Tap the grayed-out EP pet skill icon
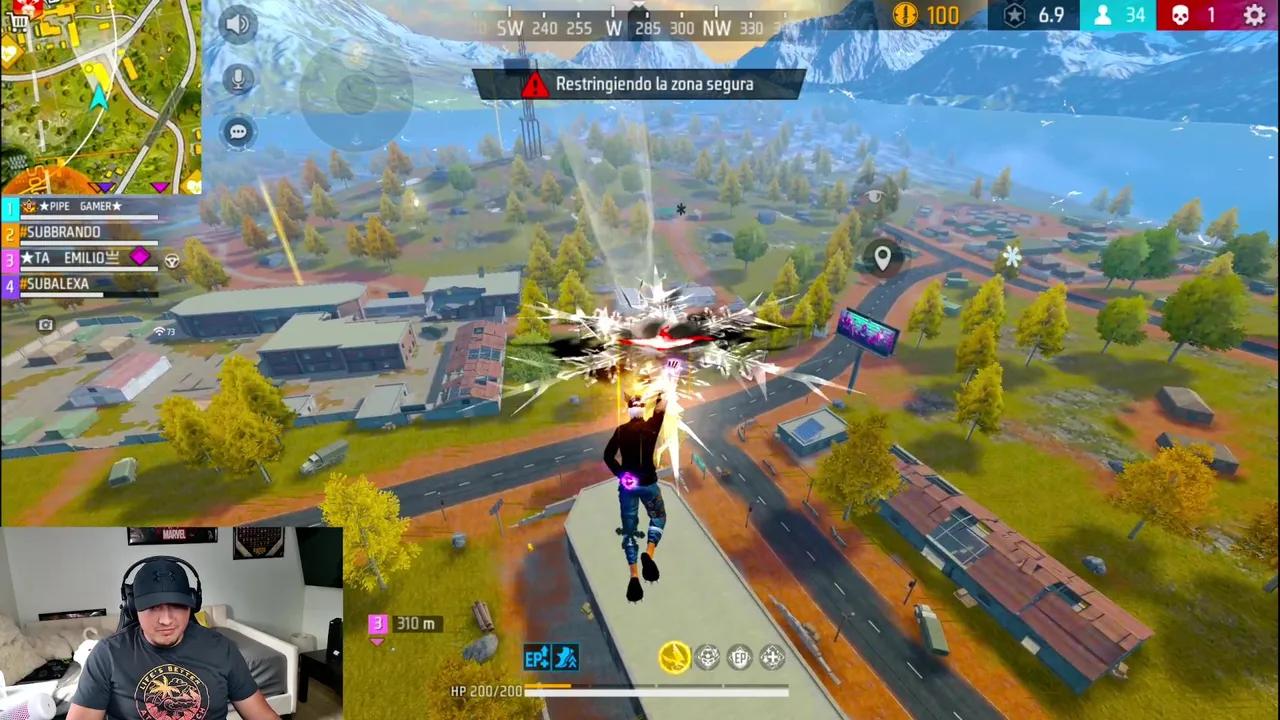 (x=740, y=657)
